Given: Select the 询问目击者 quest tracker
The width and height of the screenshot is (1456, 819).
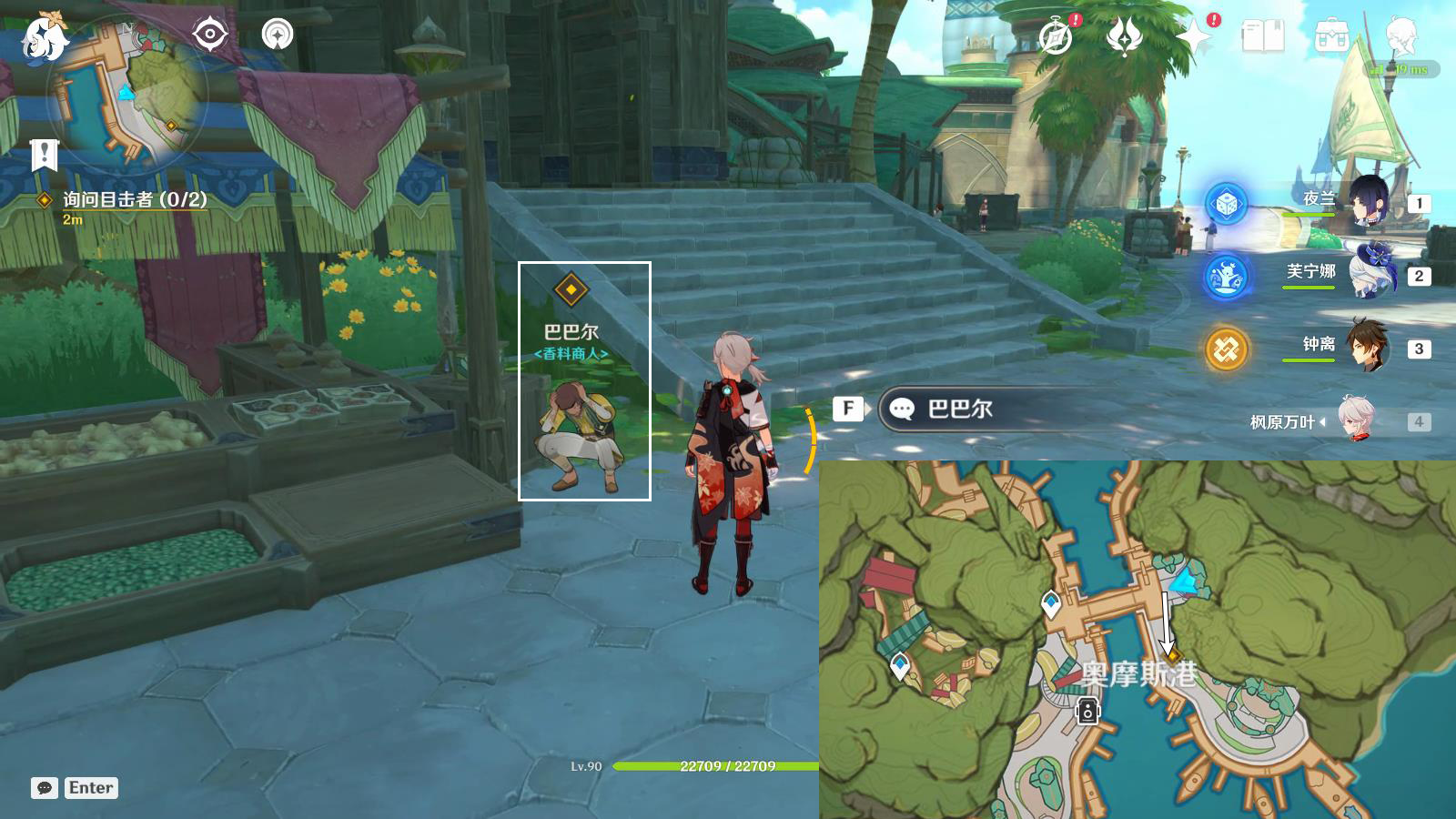Looking at the screenshot, I should tap(135, 200).
